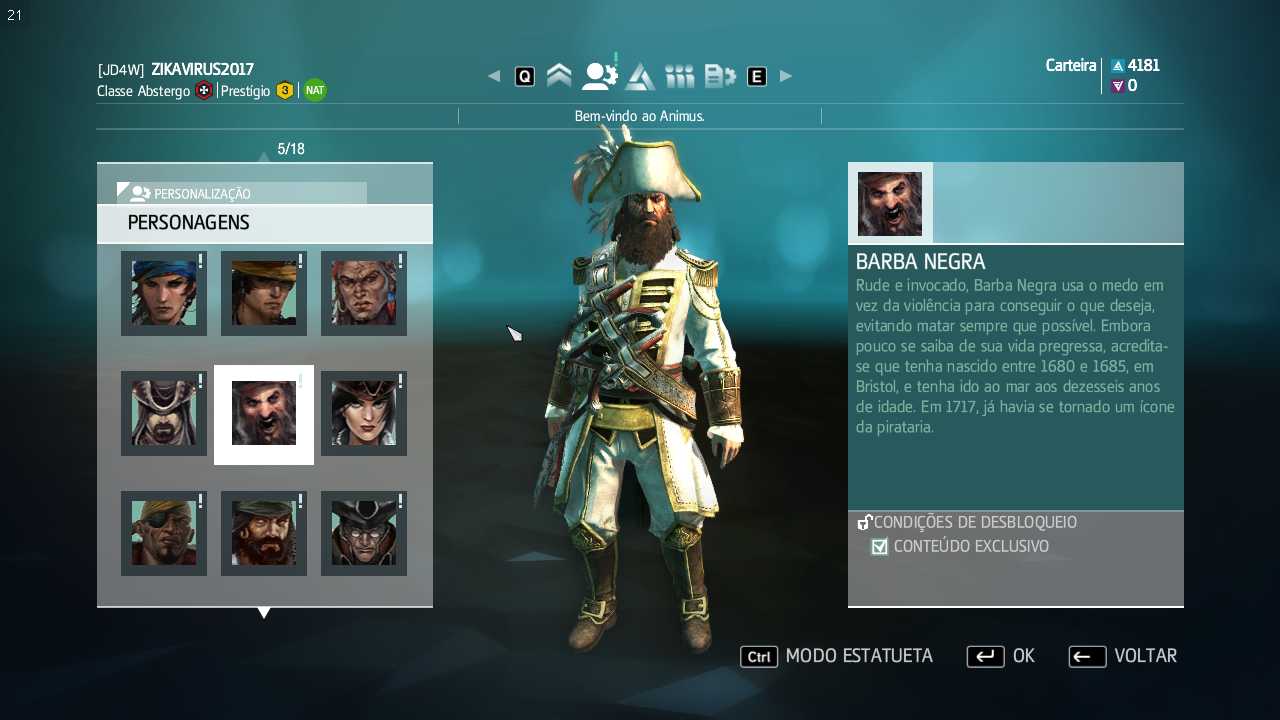Click the right arrow in top navigation
The height and width of the screenshot is (720, 1280).
pos(786,76)
